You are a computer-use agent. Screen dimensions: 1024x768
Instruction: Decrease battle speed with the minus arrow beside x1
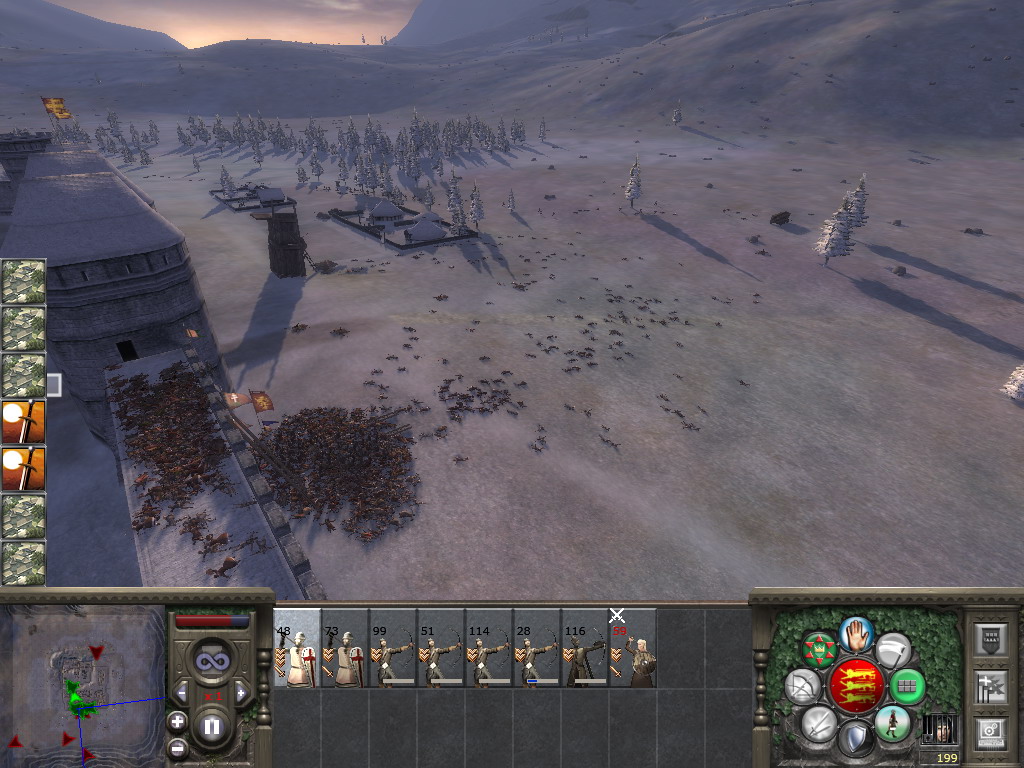point(182,693)
